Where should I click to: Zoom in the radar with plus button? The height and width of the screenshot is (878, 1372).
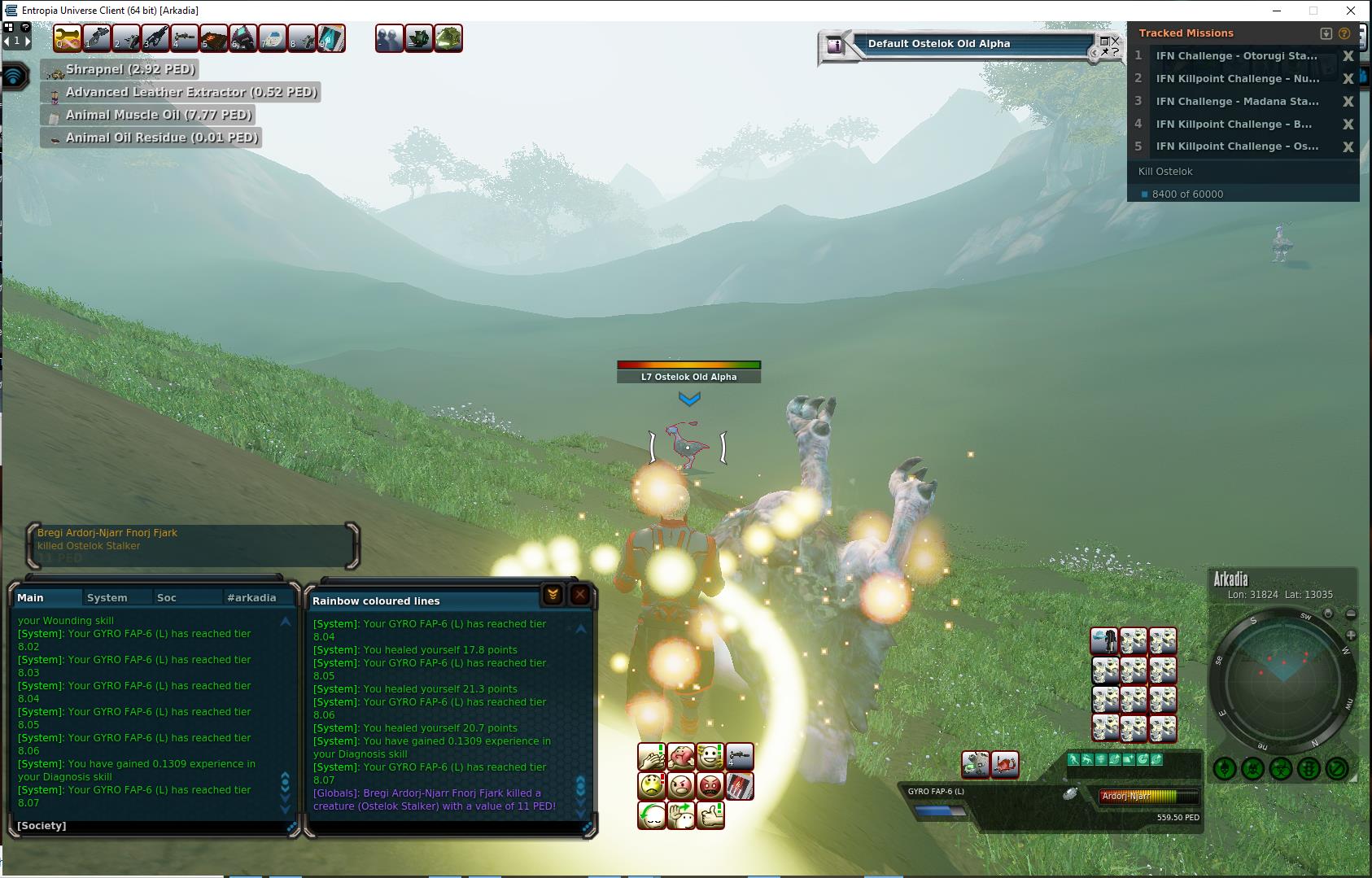1351,635
